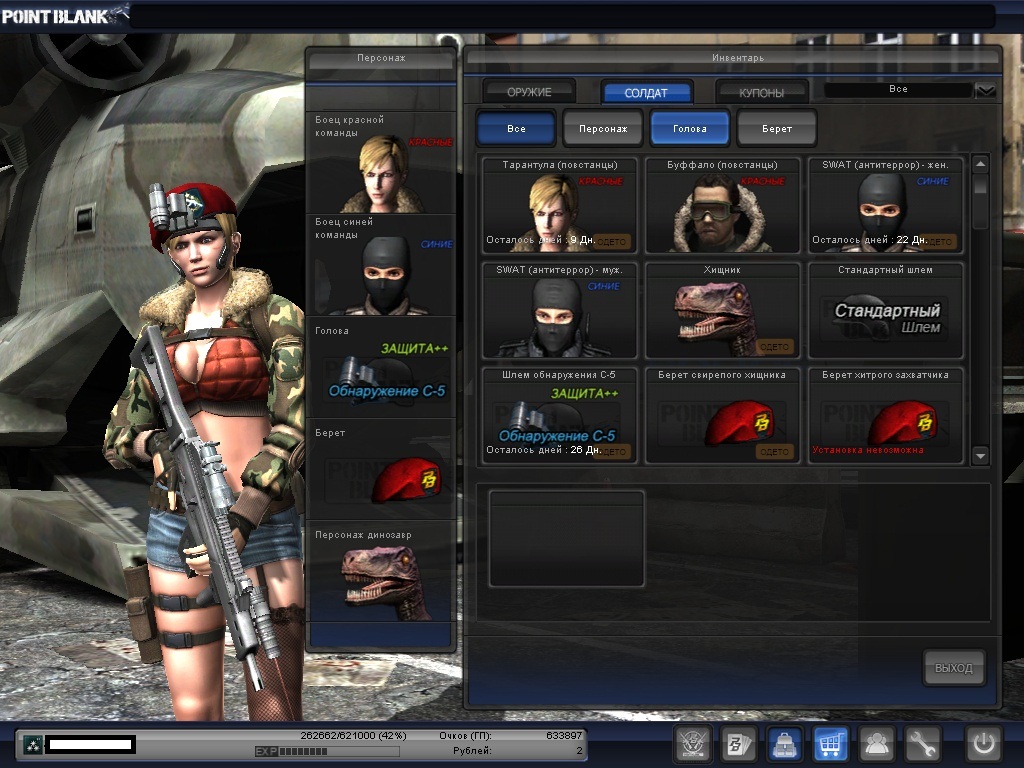Open the Все dropdown list
1024x768 pixels.
(x=985, y=90)
